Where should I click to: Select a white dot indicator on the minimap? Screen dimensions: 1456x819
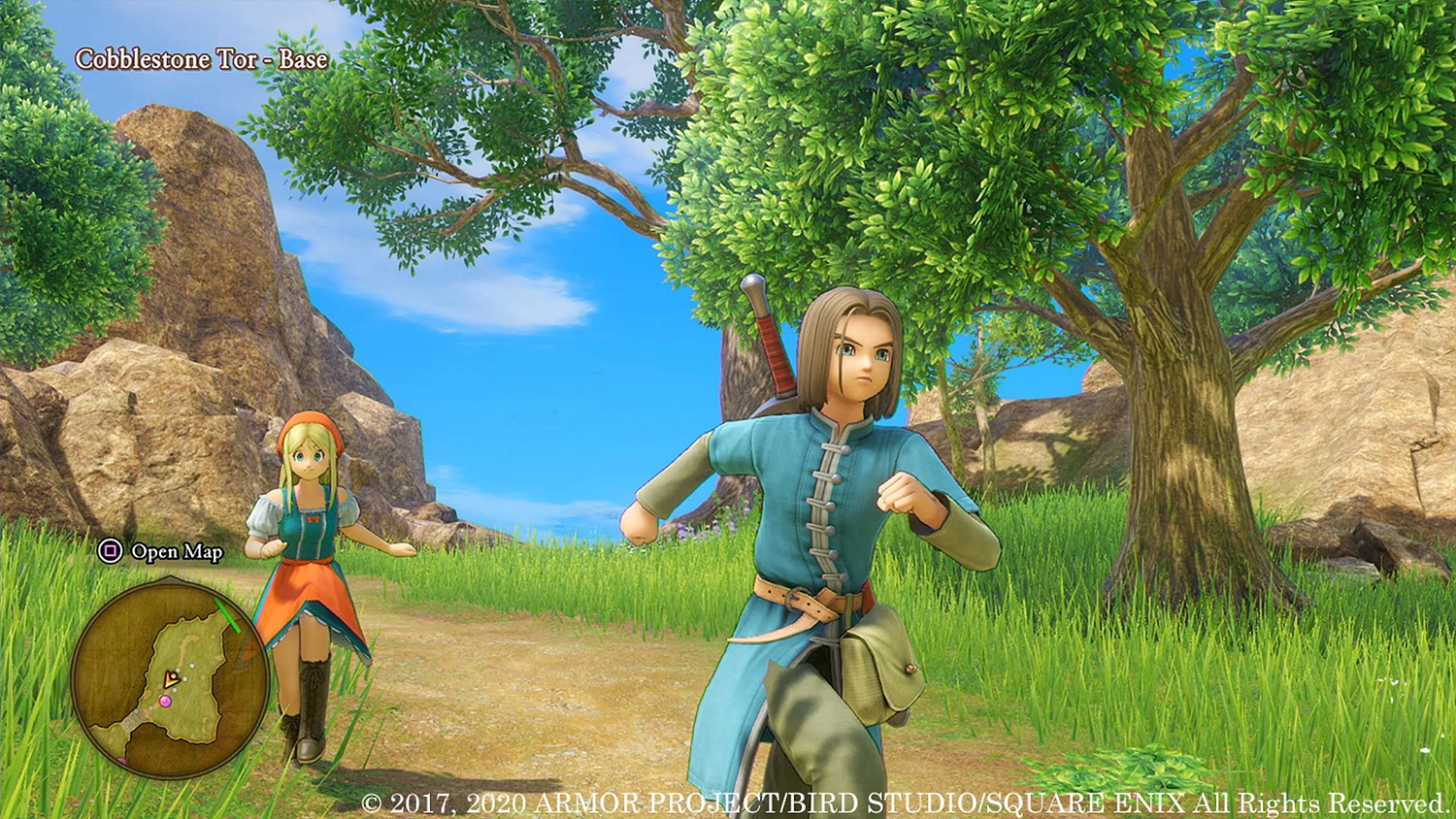[x=190, y=666]
